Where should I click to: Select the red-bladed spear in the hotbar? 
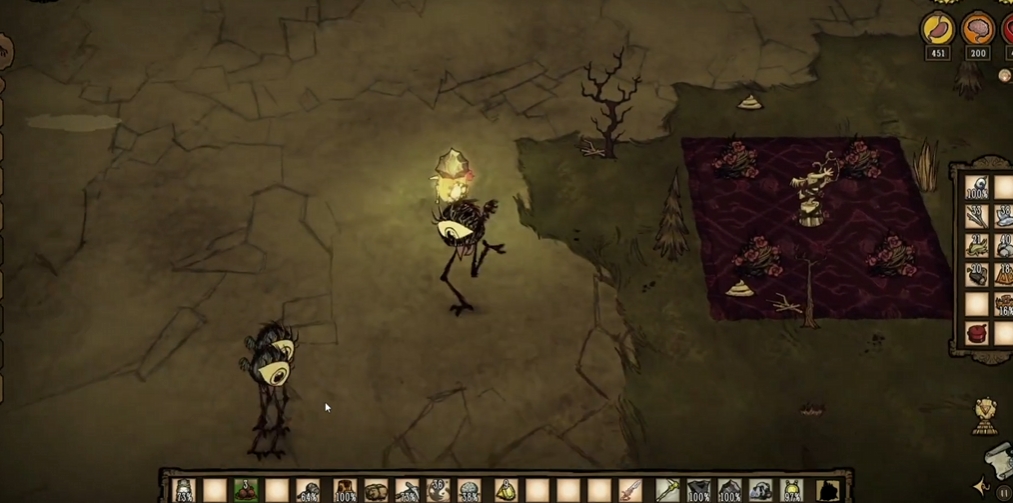631,491
